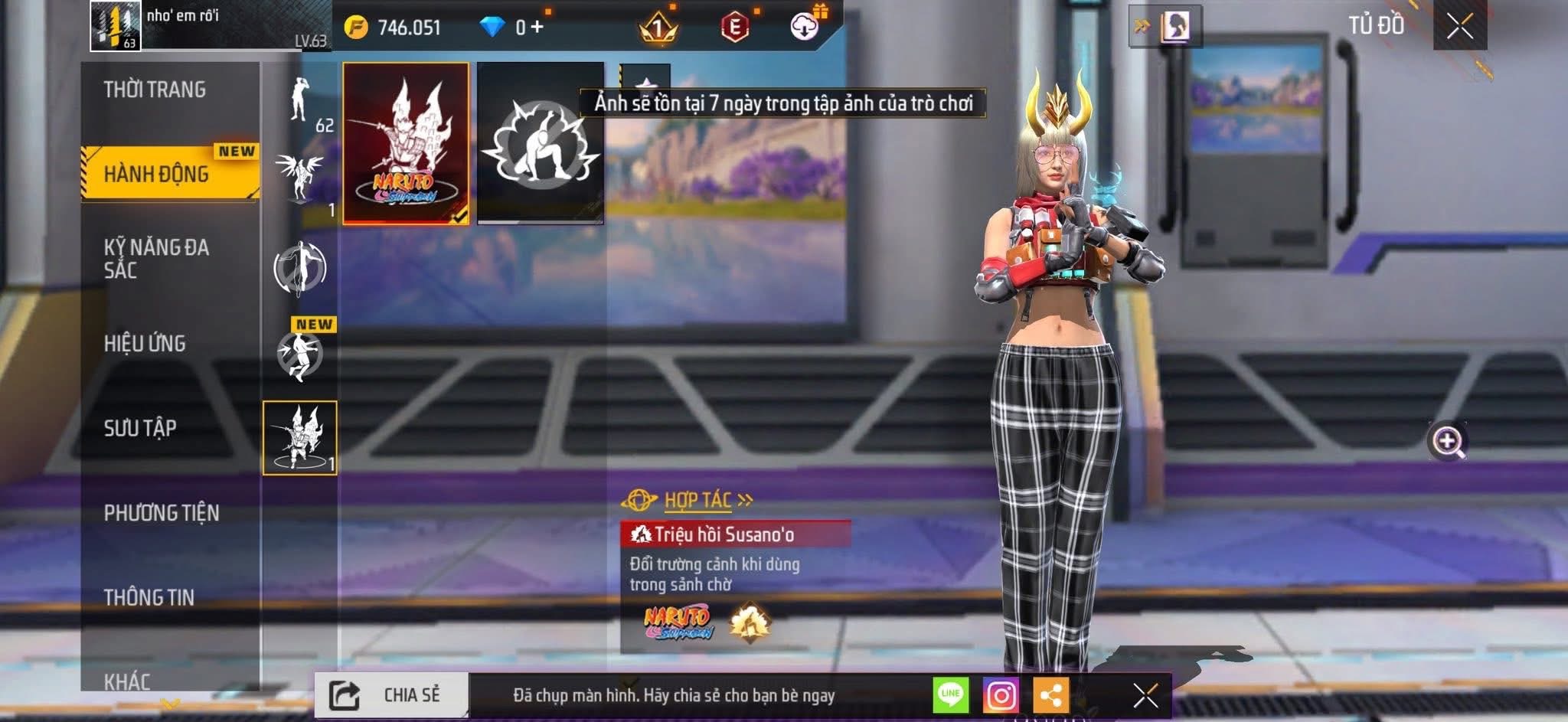Image resolution: width=1568 pixels, height=722 pixels.
Task: Add diamonds with the plus button
Action: pos(537,28)
